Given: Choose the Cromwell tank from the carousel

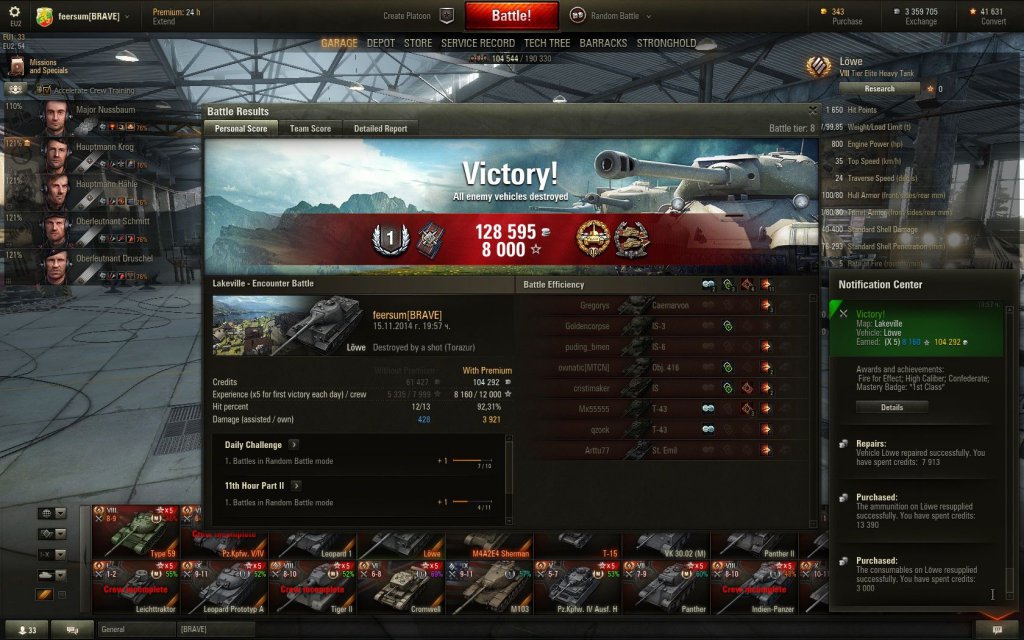Looking at the screenshot, I should pyautogui.click(x=400, y=587).
